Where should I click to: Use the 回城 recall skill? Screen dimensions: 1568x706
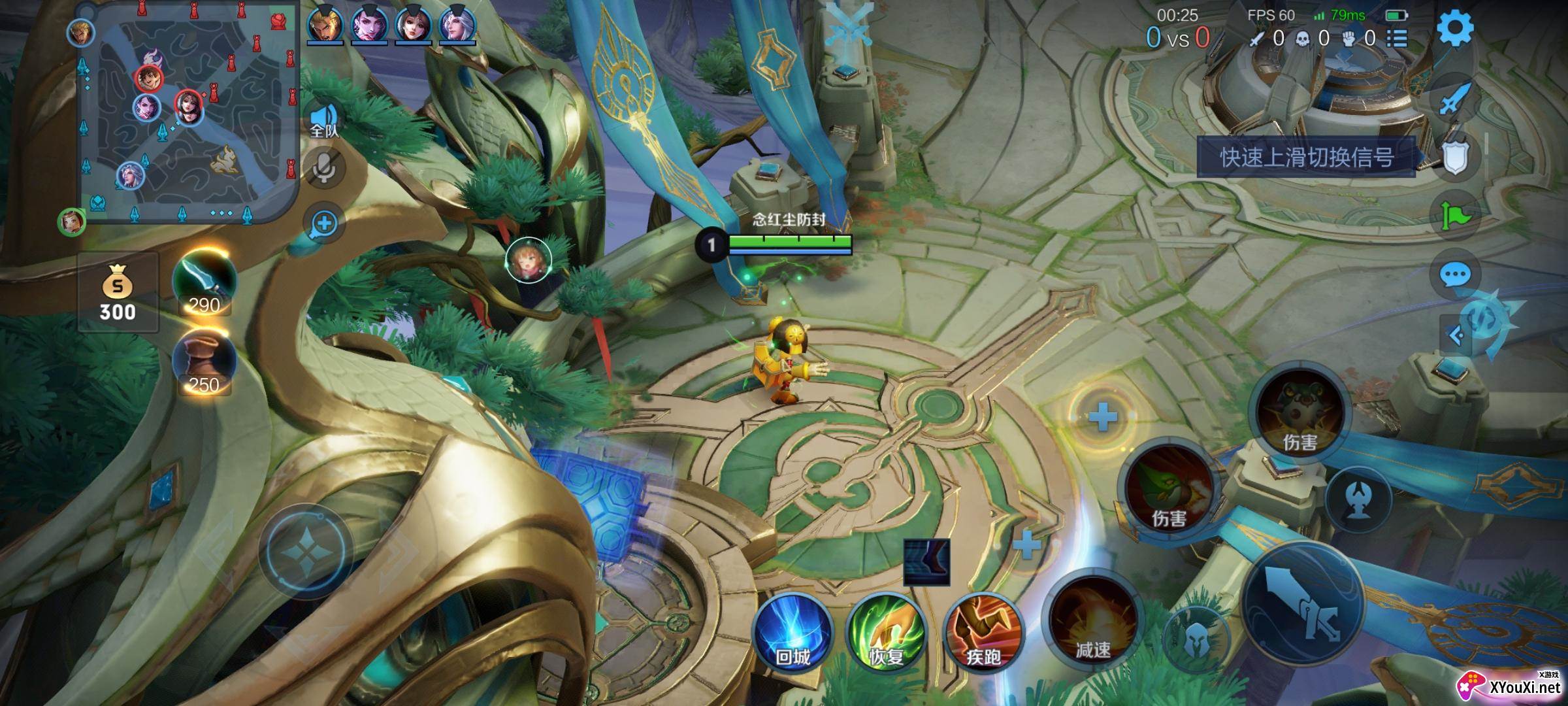pos(792,632)
